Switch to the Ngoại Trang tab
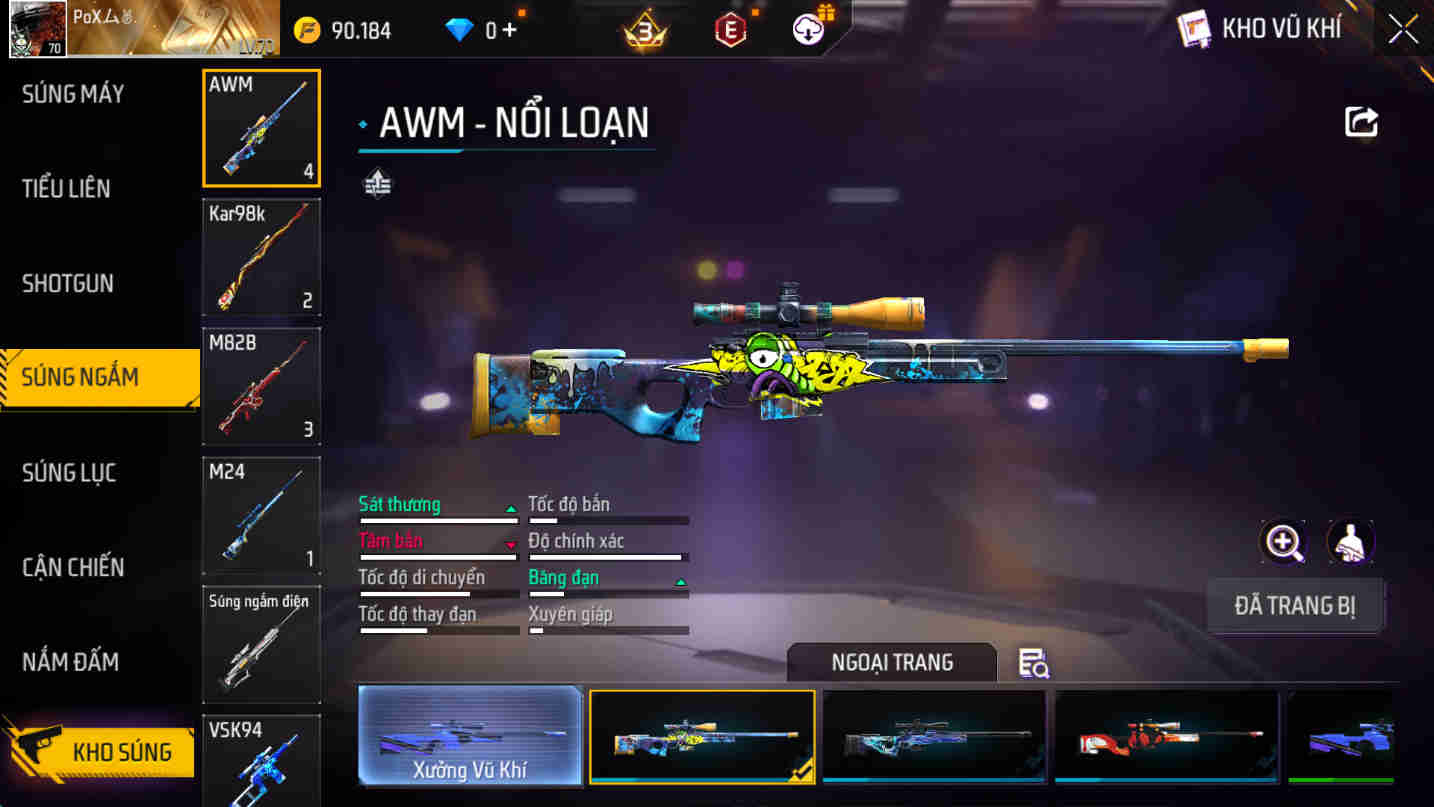 point(890,662)
